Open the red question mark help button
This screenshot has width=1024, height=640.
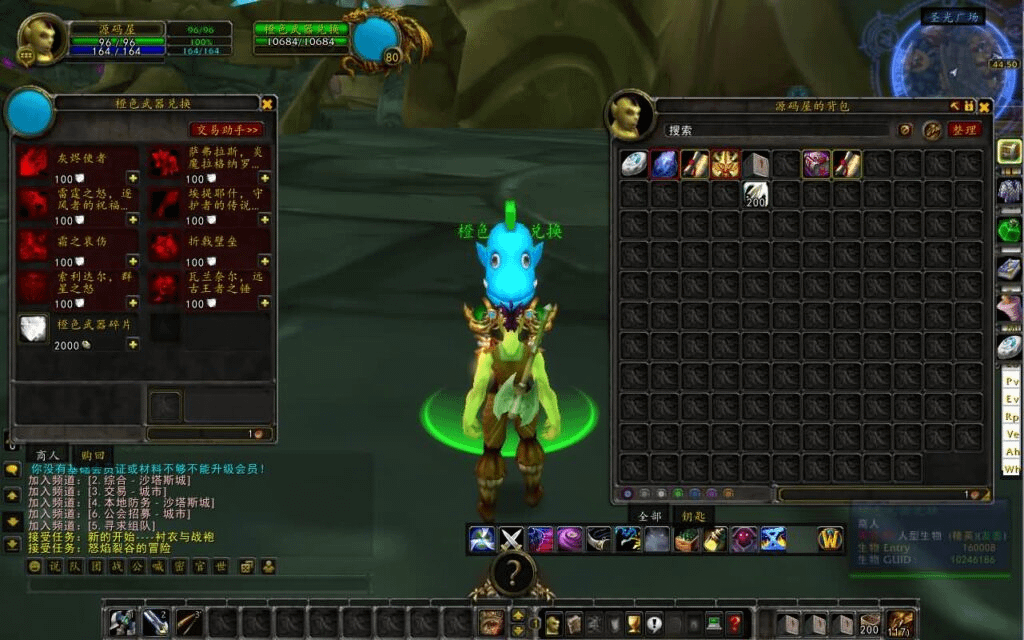pyautogui.click(x=734, y=623)
